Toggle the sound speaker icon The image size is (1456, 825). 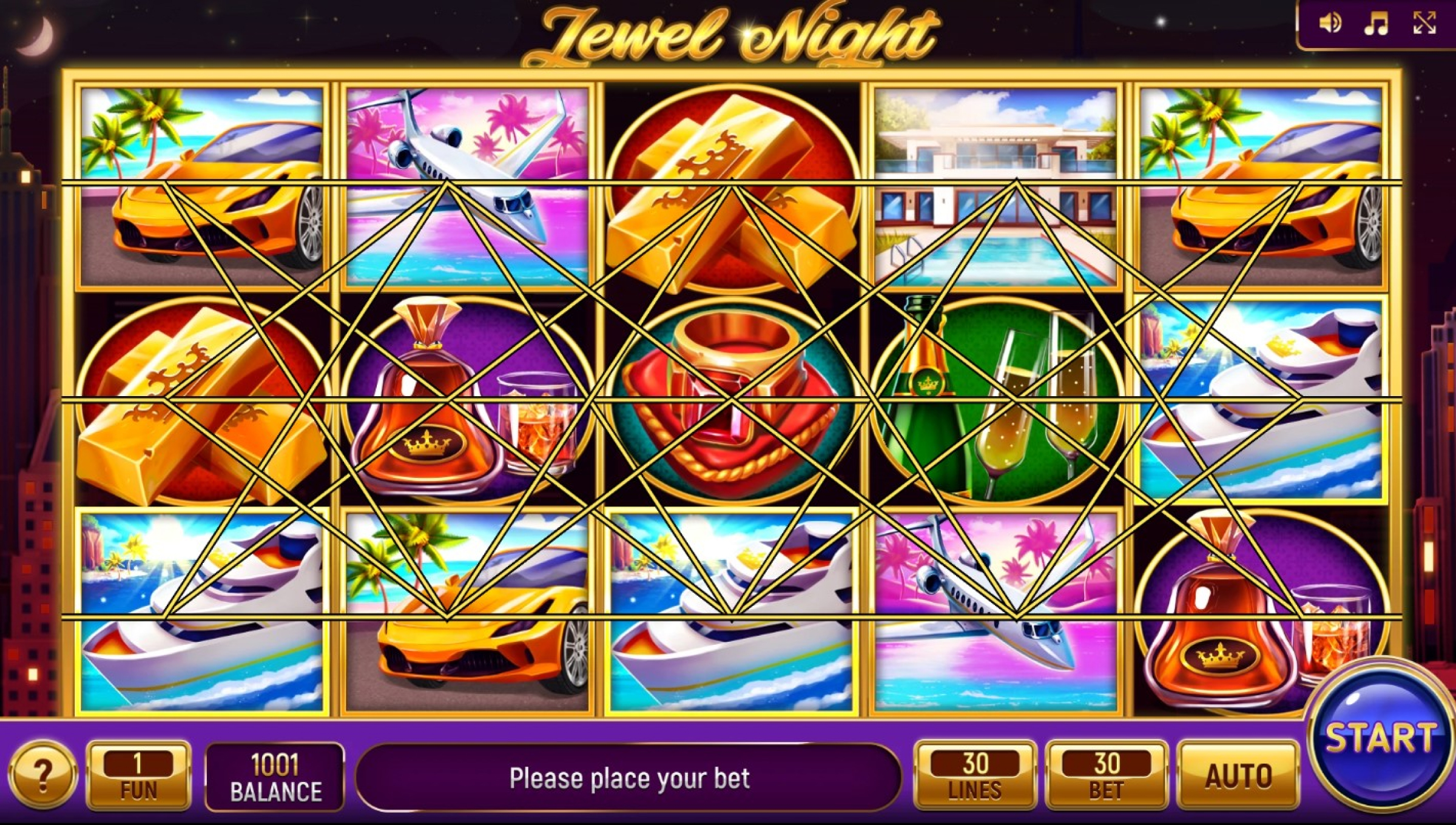coord(1330,24)
